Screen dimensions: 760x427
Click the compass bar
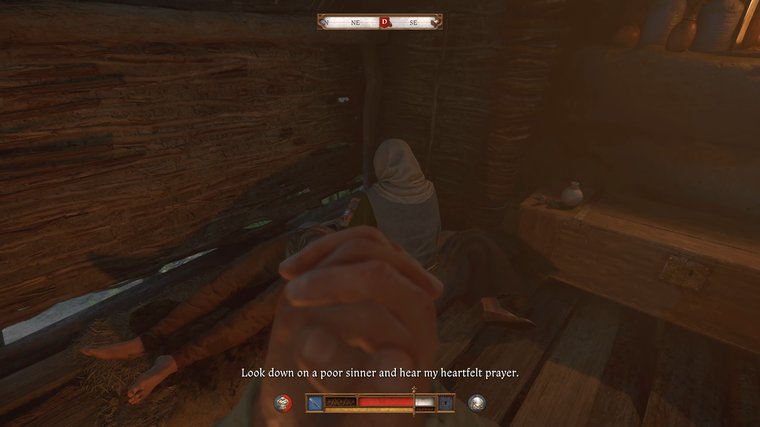coord(380,21)
